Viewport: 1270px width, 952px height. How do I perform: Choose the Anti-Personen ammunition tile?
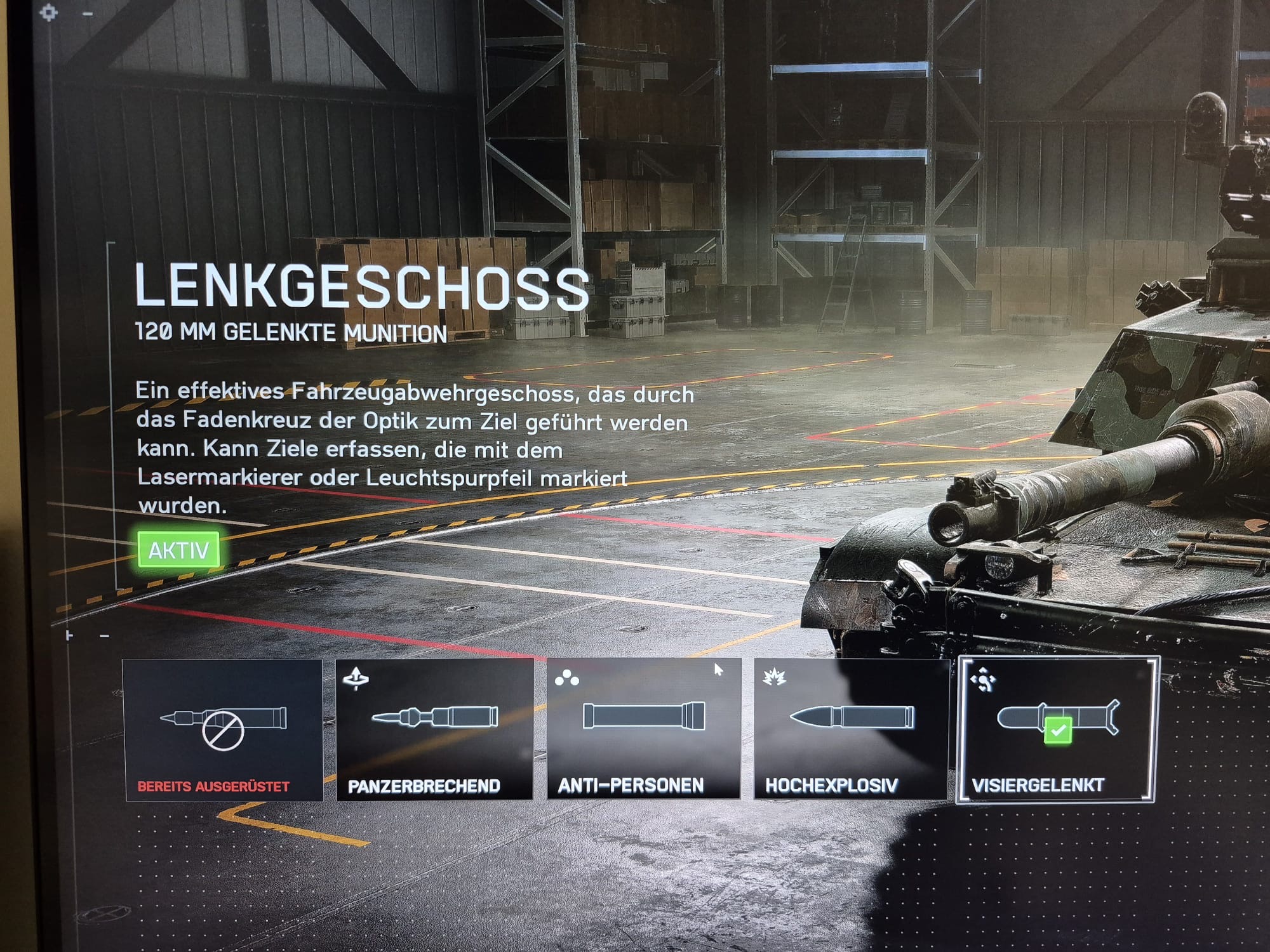click(x=644, y=730)
